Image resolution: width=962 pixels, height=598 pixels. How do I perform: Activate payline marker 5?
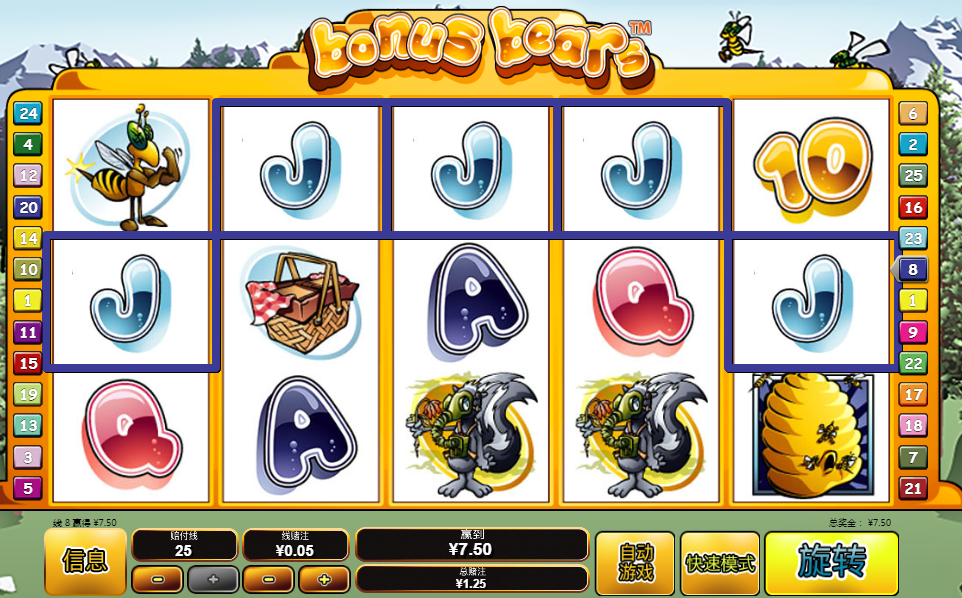[x=27, y=488]
